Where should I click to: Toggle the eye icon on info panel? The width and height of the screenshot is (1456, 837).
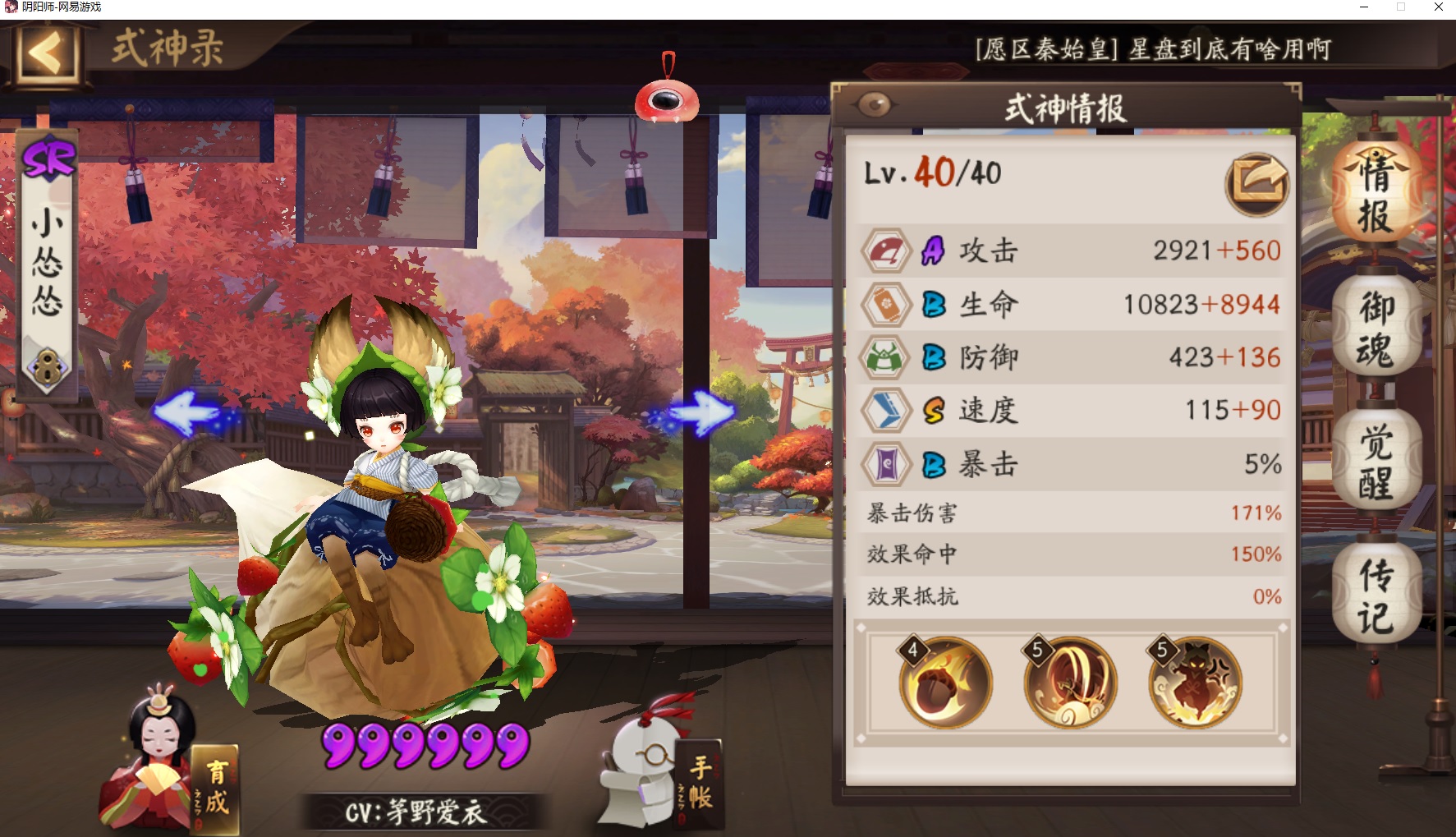pyautogui.click(x=875, y=105)
